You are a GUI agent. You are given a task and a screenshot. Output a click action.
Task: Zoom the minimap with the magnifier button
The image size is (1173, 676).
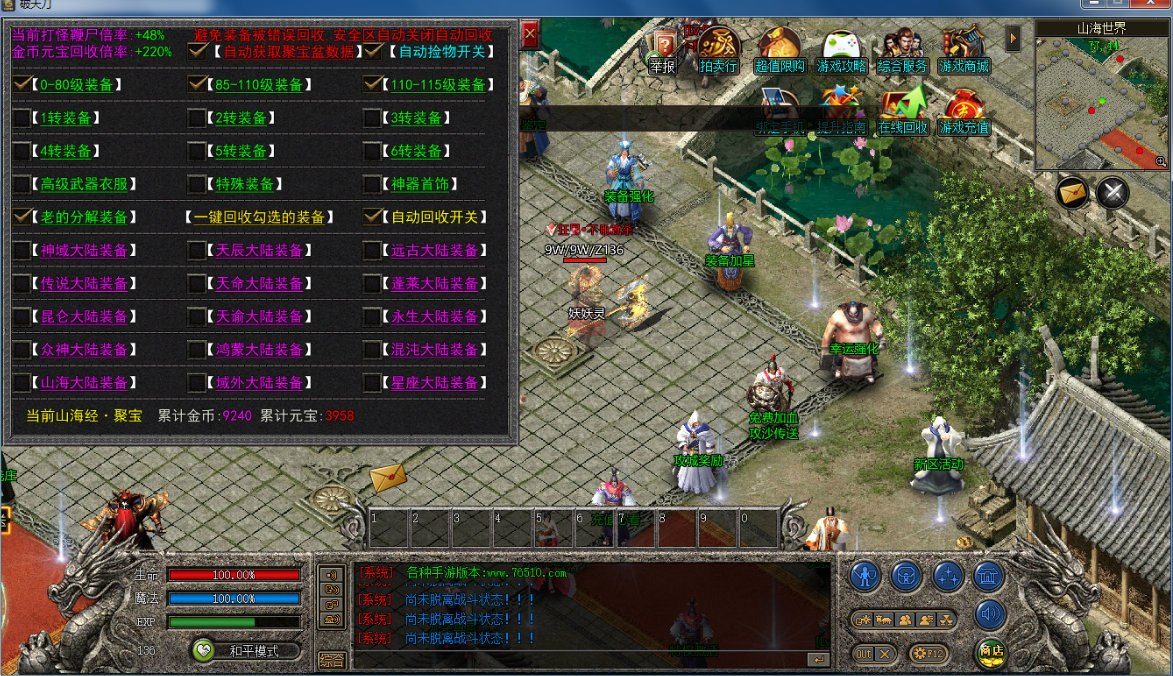tap(1161, 161)
